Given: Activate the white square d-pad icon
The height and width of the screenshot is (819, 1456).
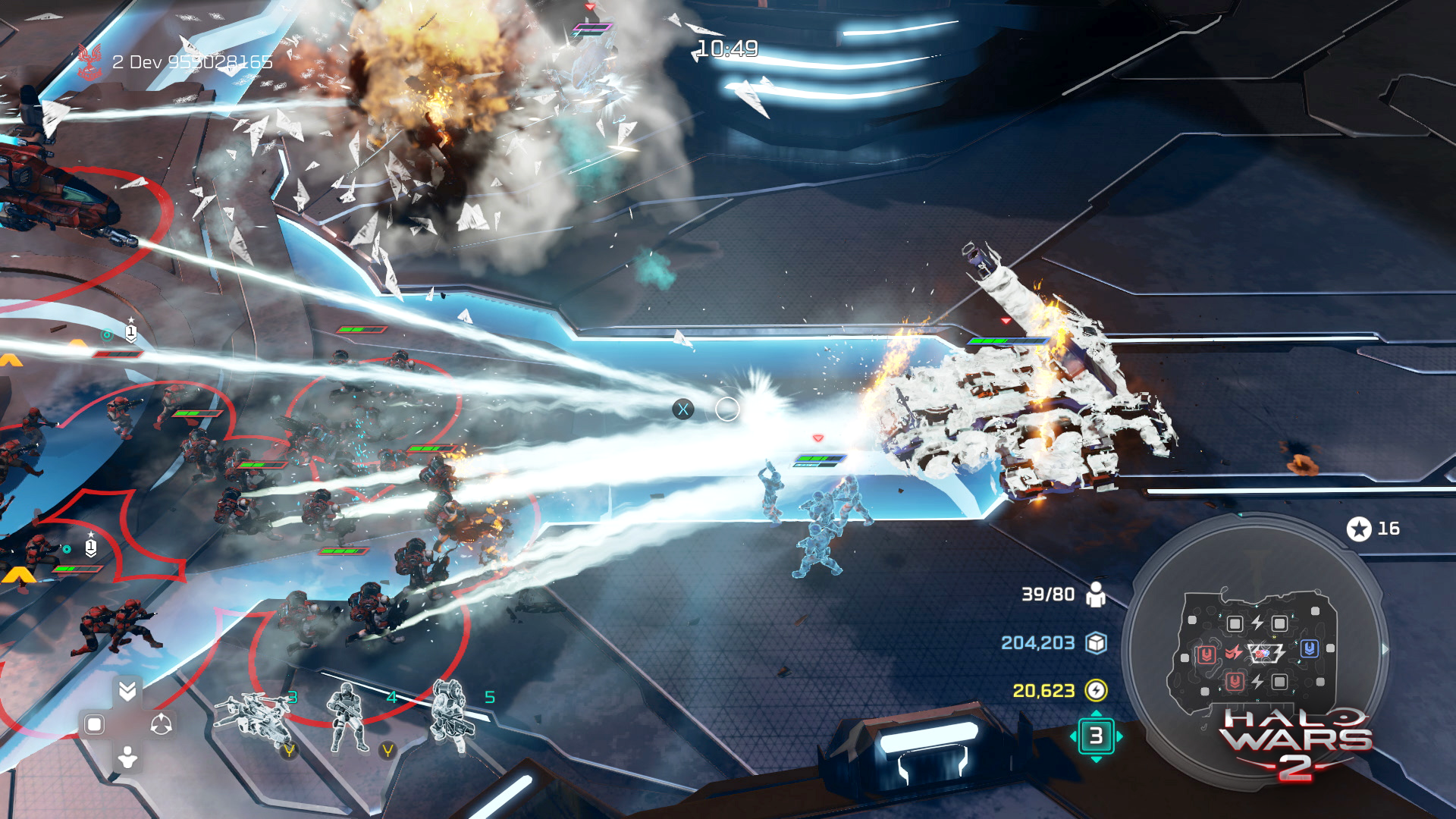Looking at the screenshot, I should coord(95,724).
